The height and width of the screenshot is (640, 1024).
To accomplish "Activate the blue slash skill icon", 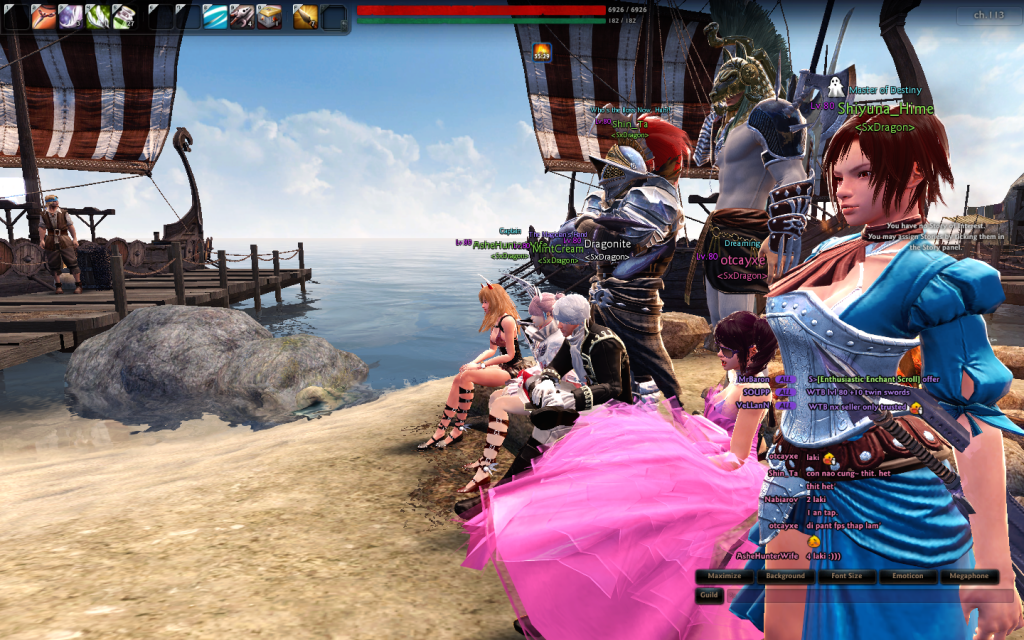I will click(215, 15).
